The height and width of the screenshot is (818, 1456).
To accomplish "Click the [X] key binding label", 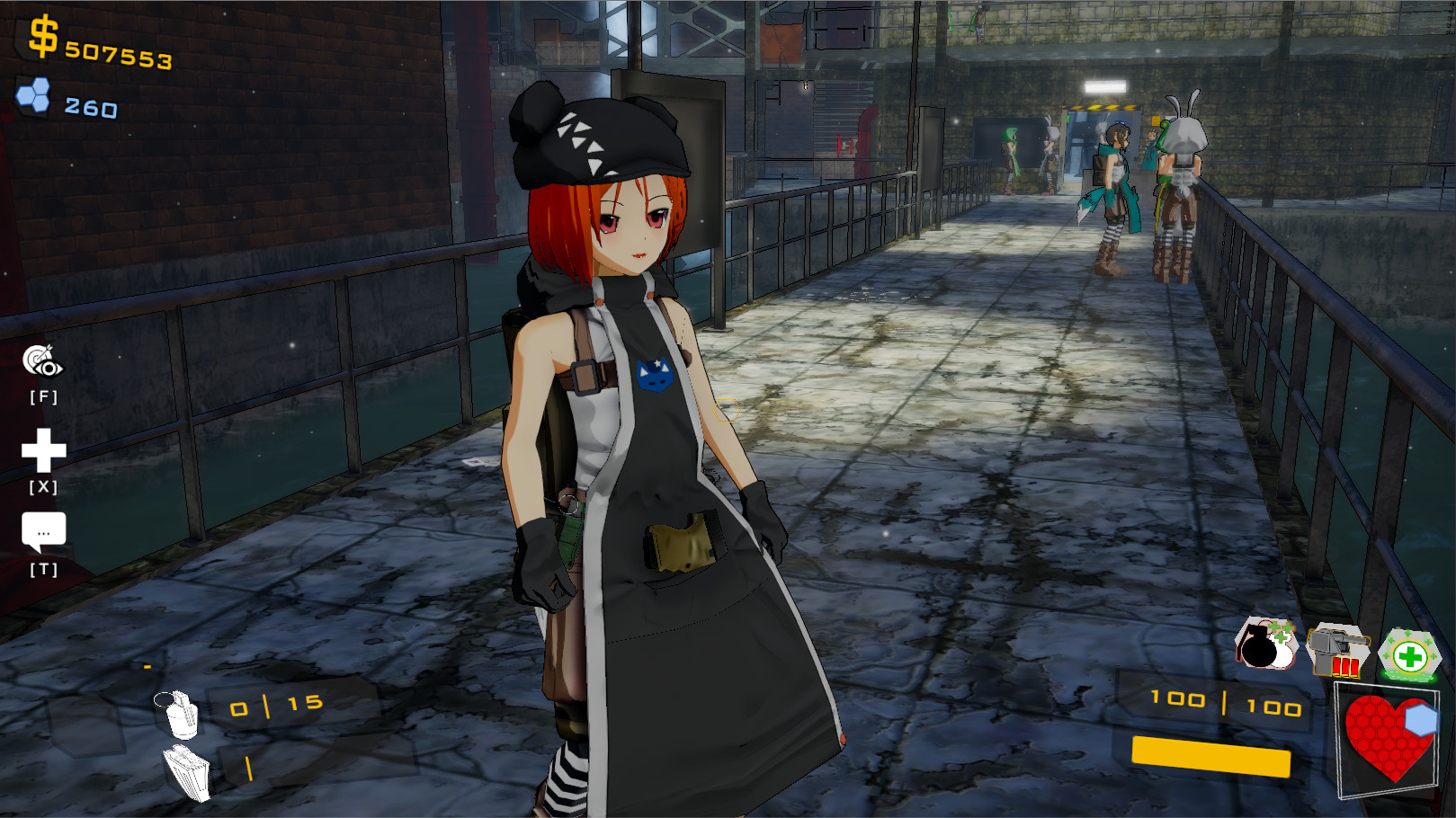I will [x=44, y=486].
